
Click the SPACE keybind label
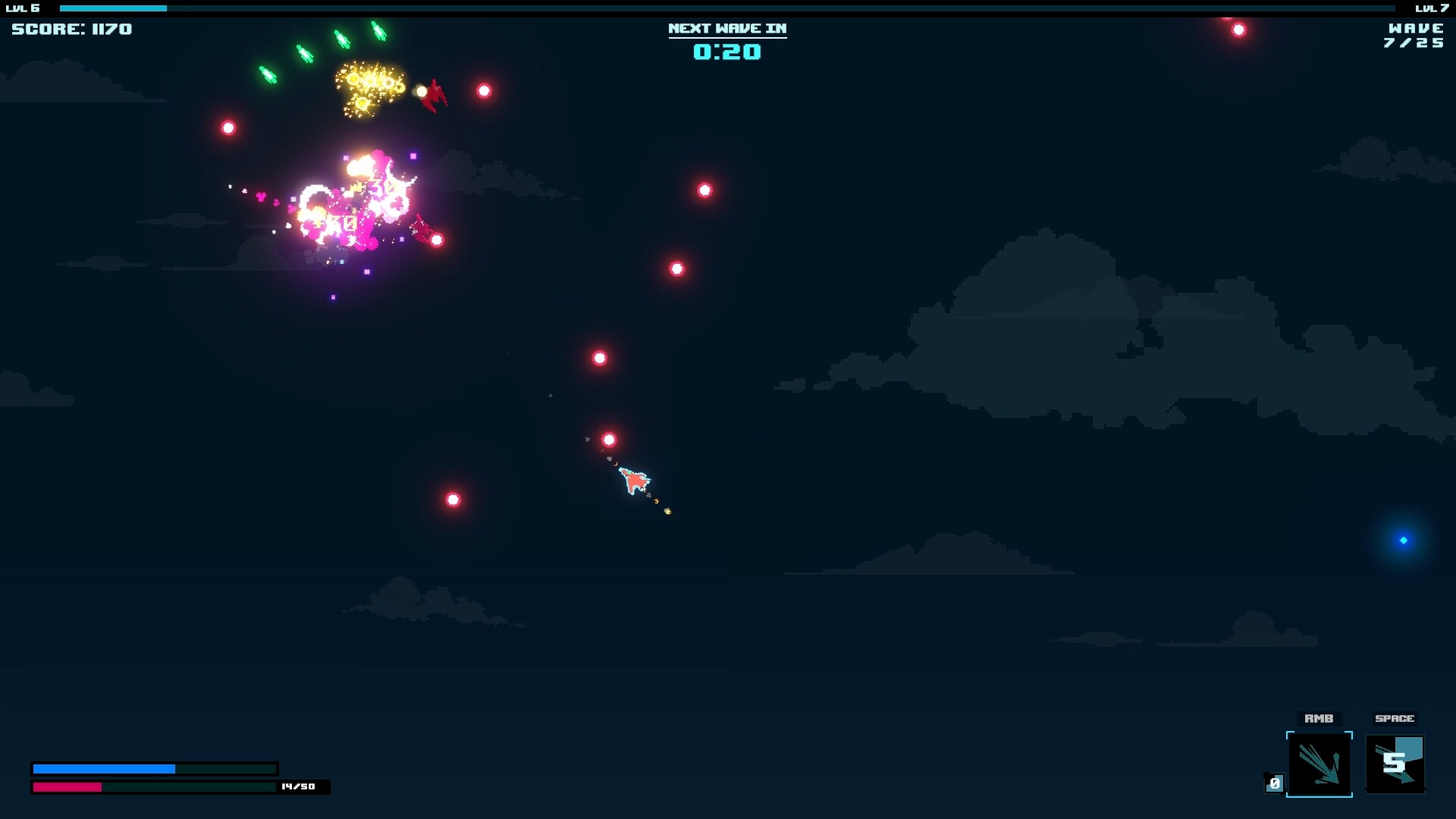point(1395,717)
